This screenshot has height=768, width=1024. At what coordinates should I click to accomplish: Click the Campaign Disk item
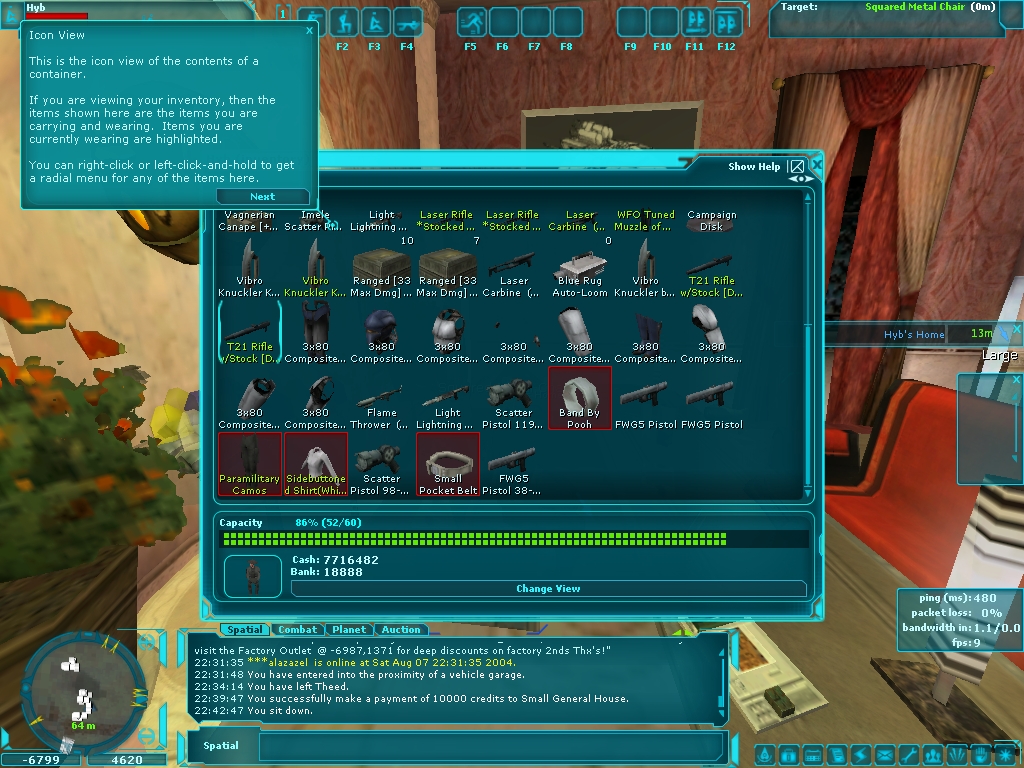(x=712, y=220)
